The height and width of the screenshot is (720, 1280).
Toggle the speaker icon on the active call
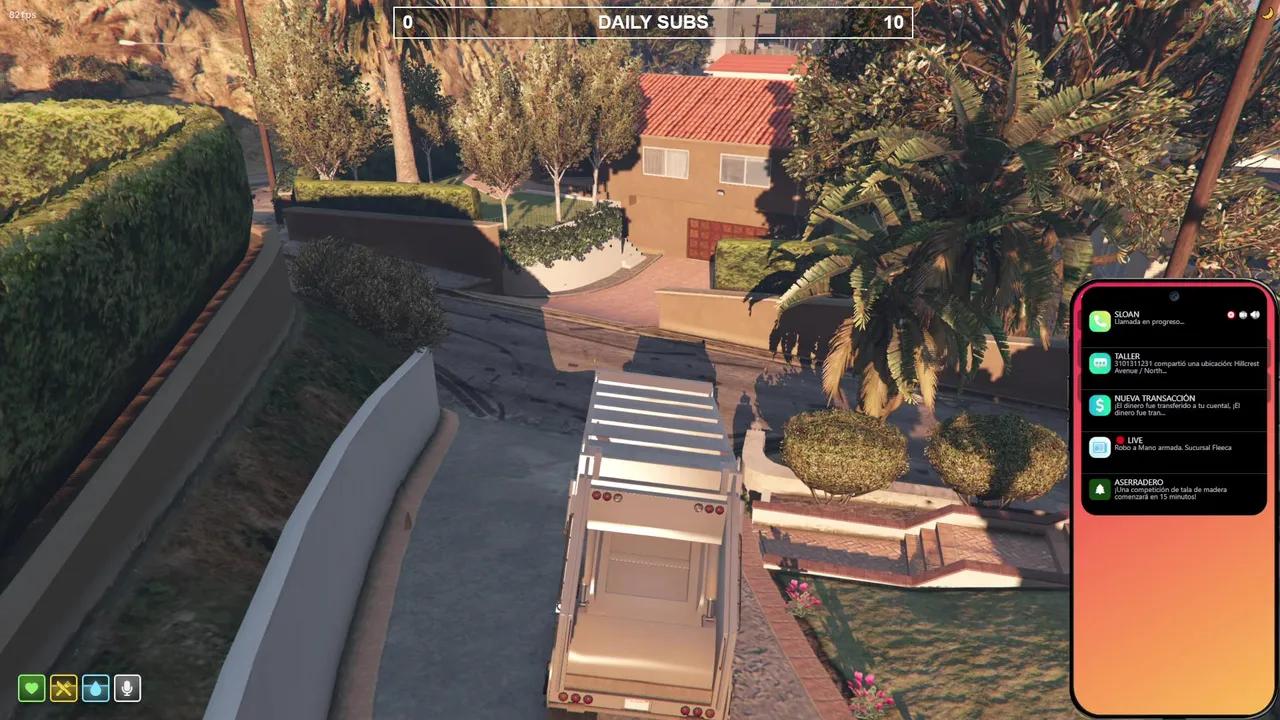point(1256,315)
